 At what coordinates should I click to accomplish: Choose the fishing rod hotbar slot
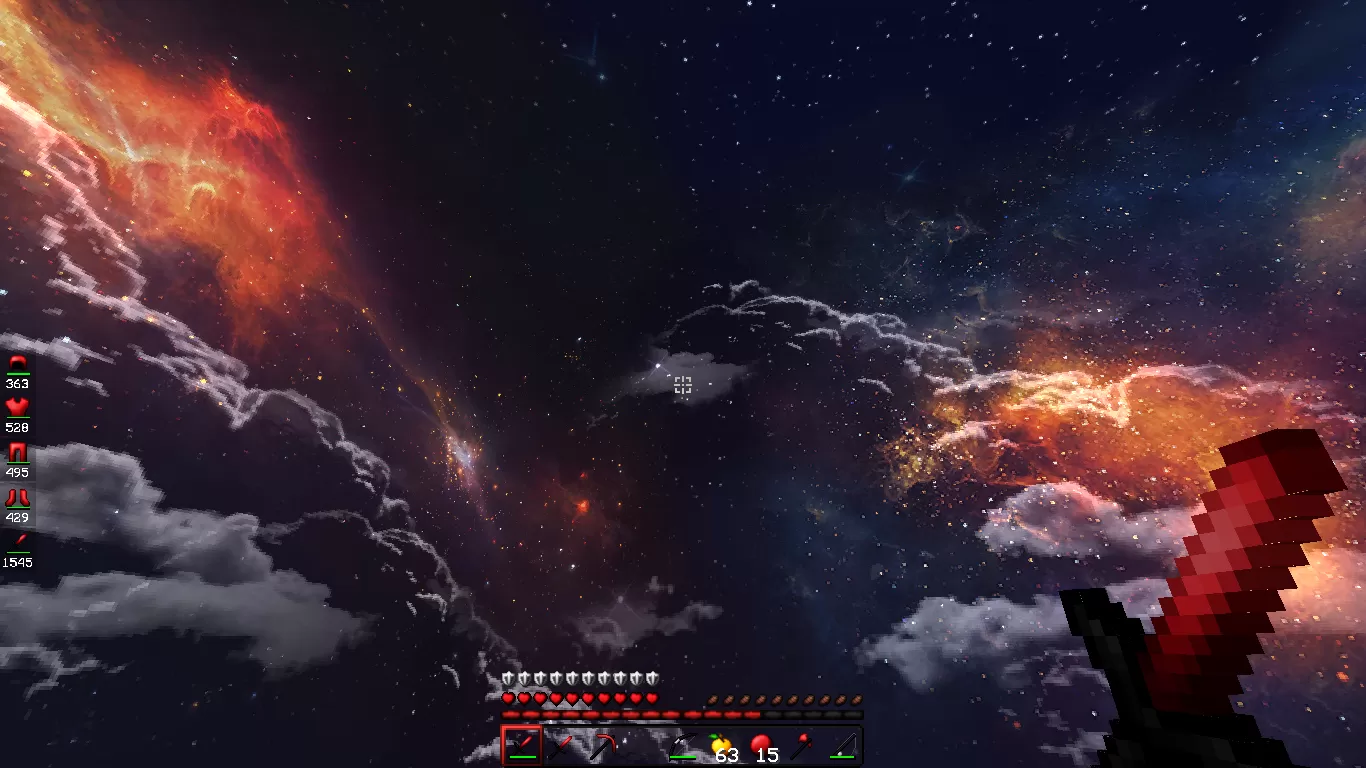842,746
